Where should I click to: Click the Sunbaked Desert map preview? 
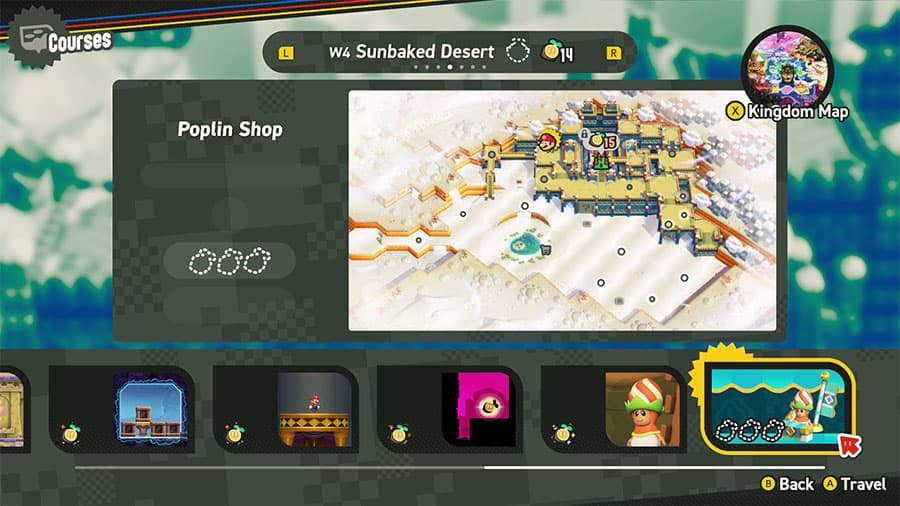561,210
